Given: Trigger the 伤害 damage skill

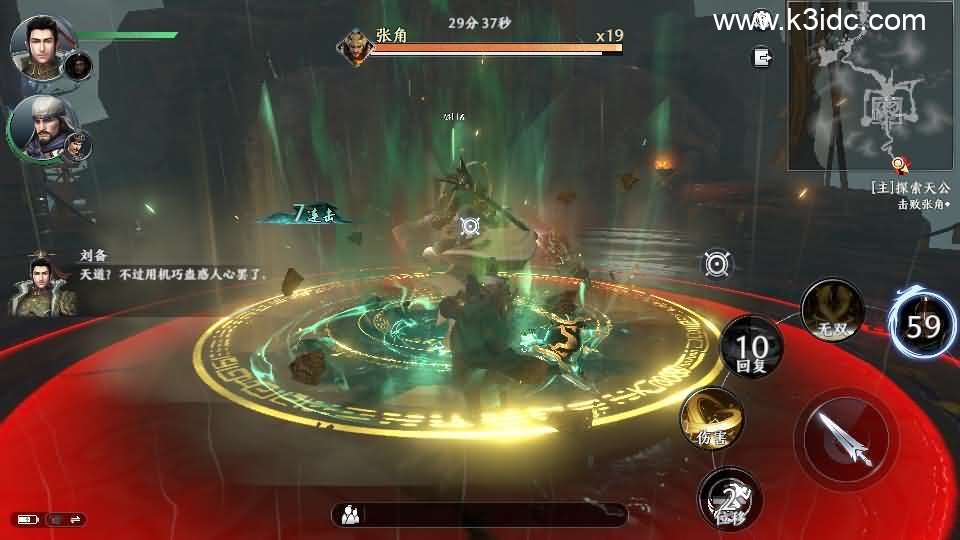Looking at the screenshot, I should pos(712,418).
